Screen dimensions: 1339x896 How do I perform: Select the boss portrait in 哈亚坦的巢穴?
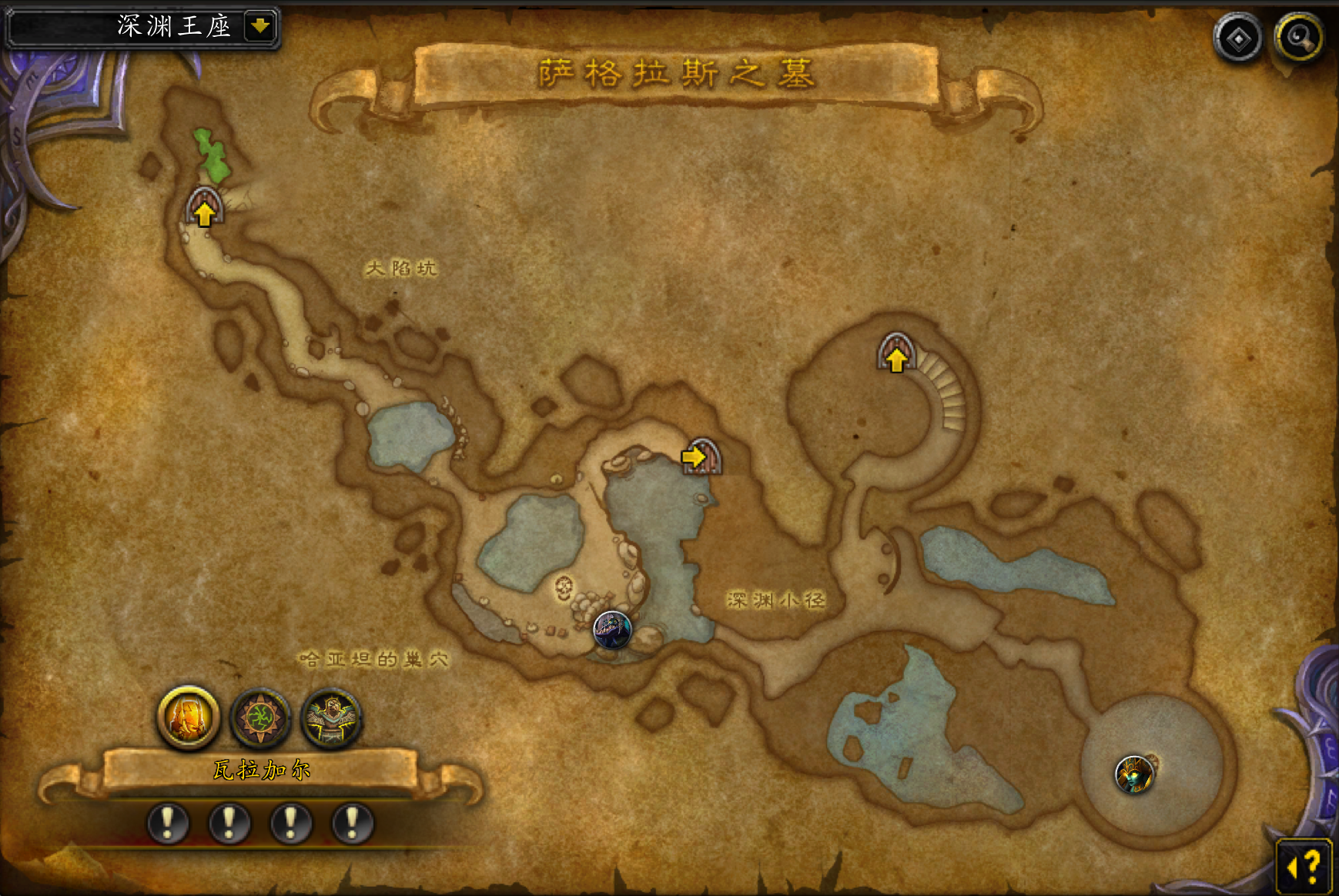pyautogui.click(x=612, y=630)
